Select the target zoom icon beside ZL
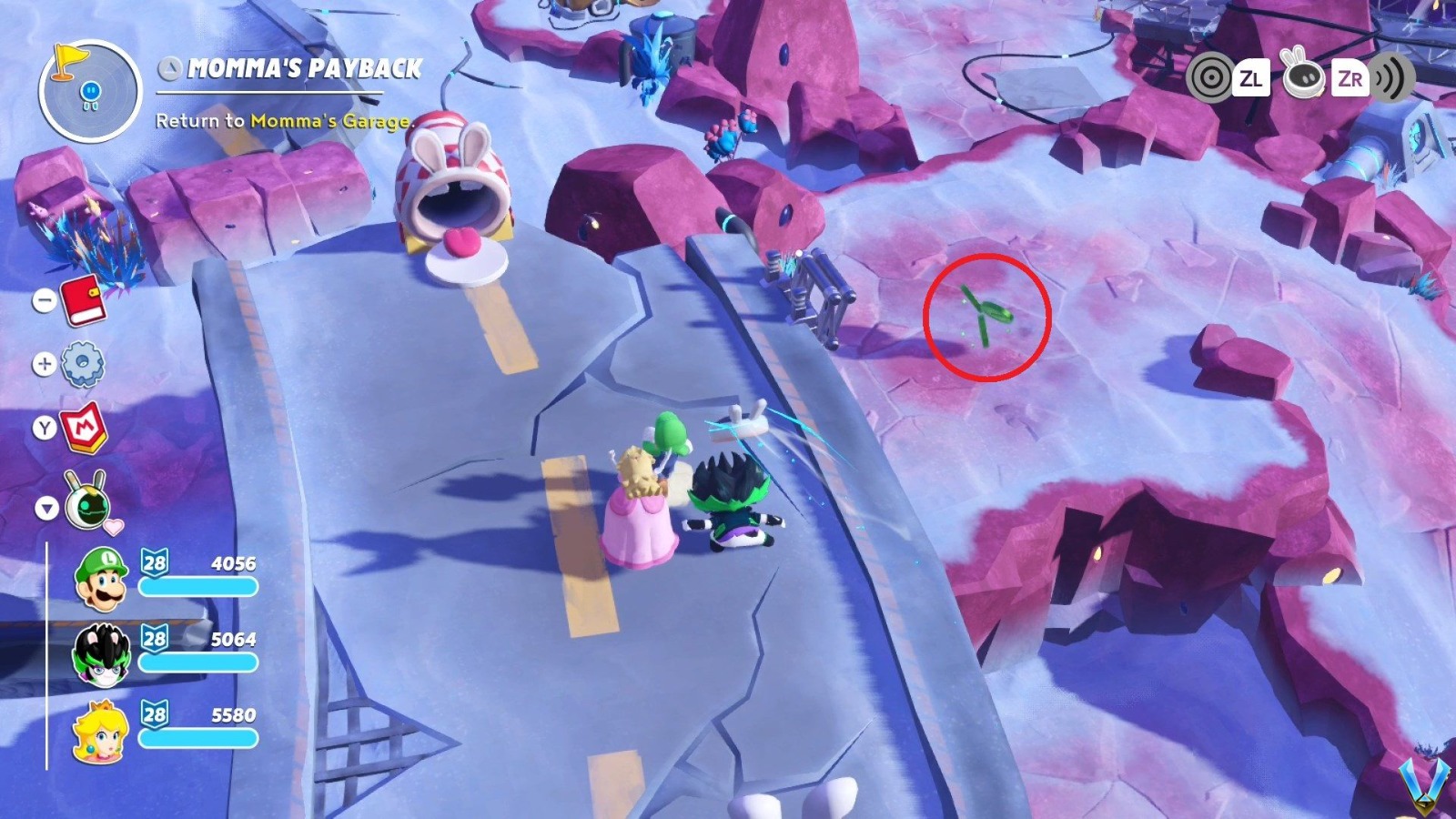Screen dimensions: 1456x819 coord(1209,79)
